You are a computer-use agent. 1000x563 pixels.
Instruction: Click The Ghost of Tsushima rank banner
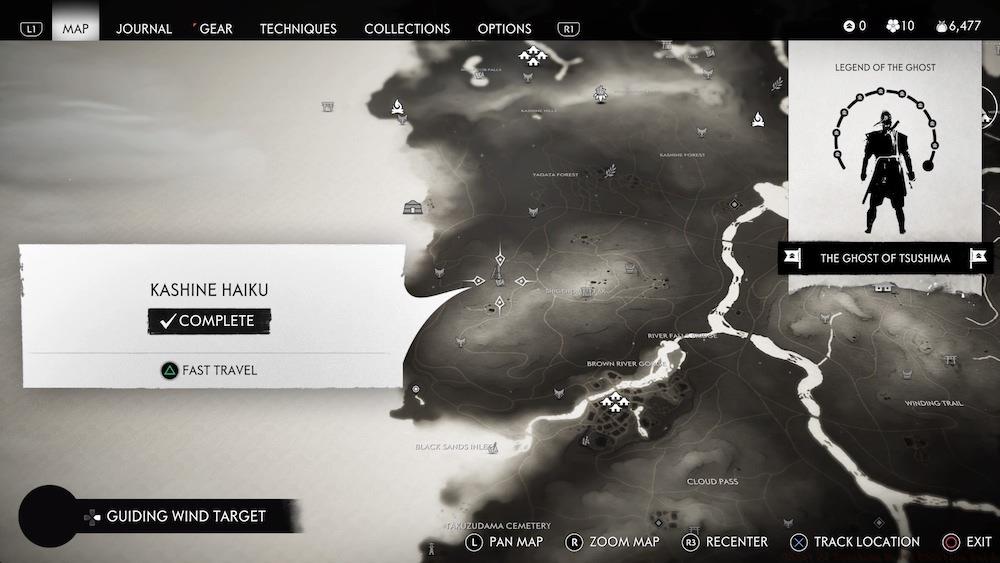[885, 259]
